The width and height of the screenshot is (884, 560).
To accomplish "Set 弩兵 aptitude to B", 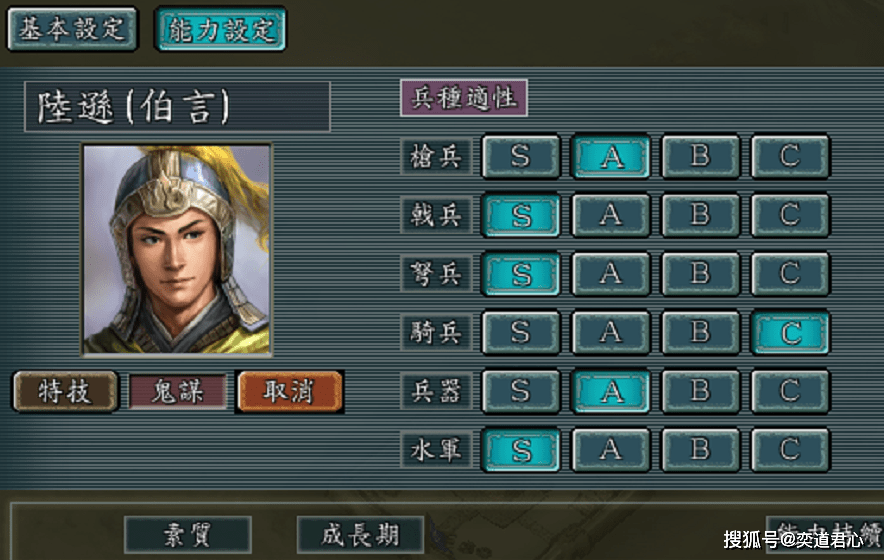I will [700, 273].
